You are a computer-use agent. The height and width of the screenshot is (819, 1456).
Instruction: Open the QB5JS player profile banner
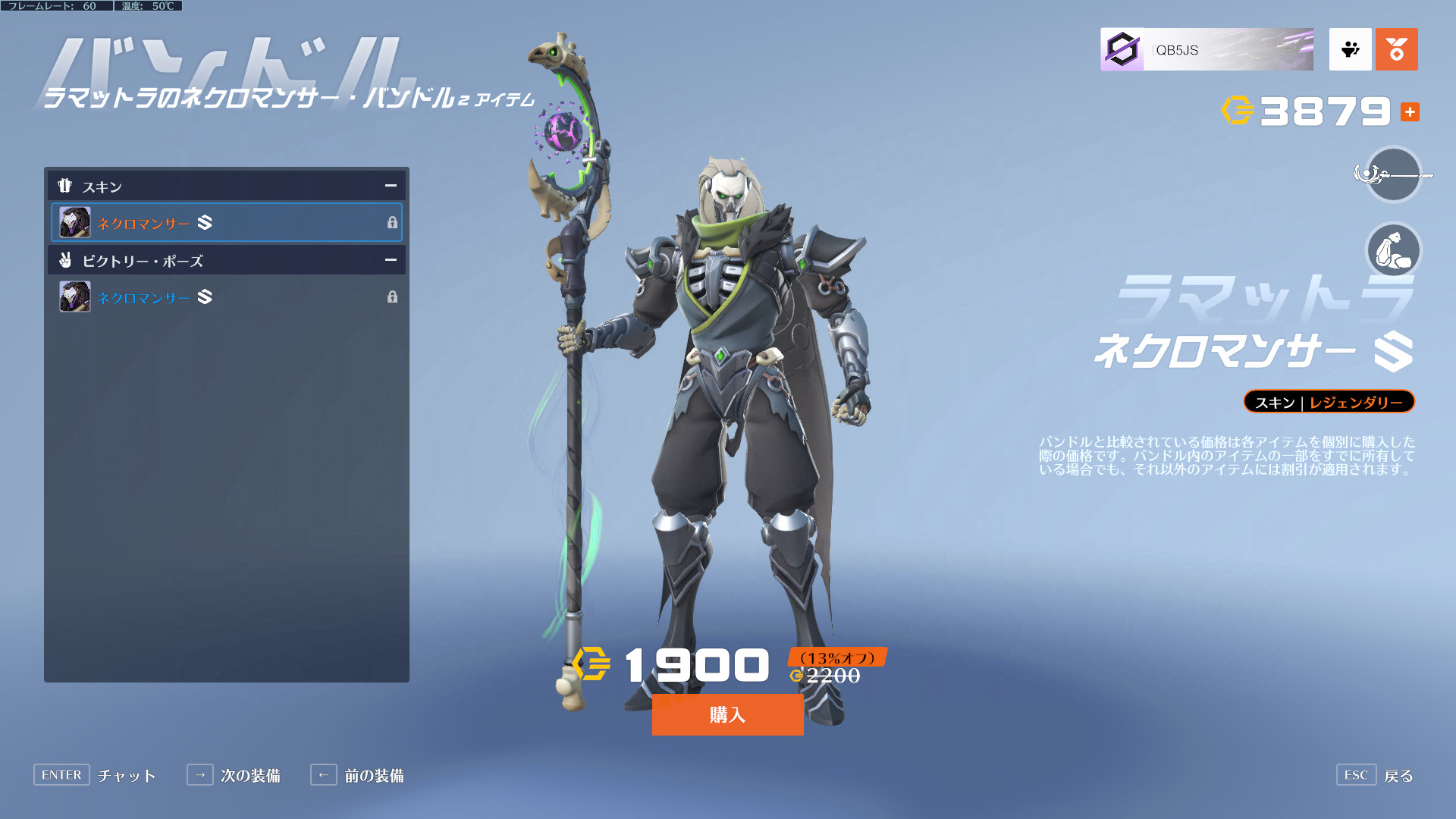(x=1207, y=50)
